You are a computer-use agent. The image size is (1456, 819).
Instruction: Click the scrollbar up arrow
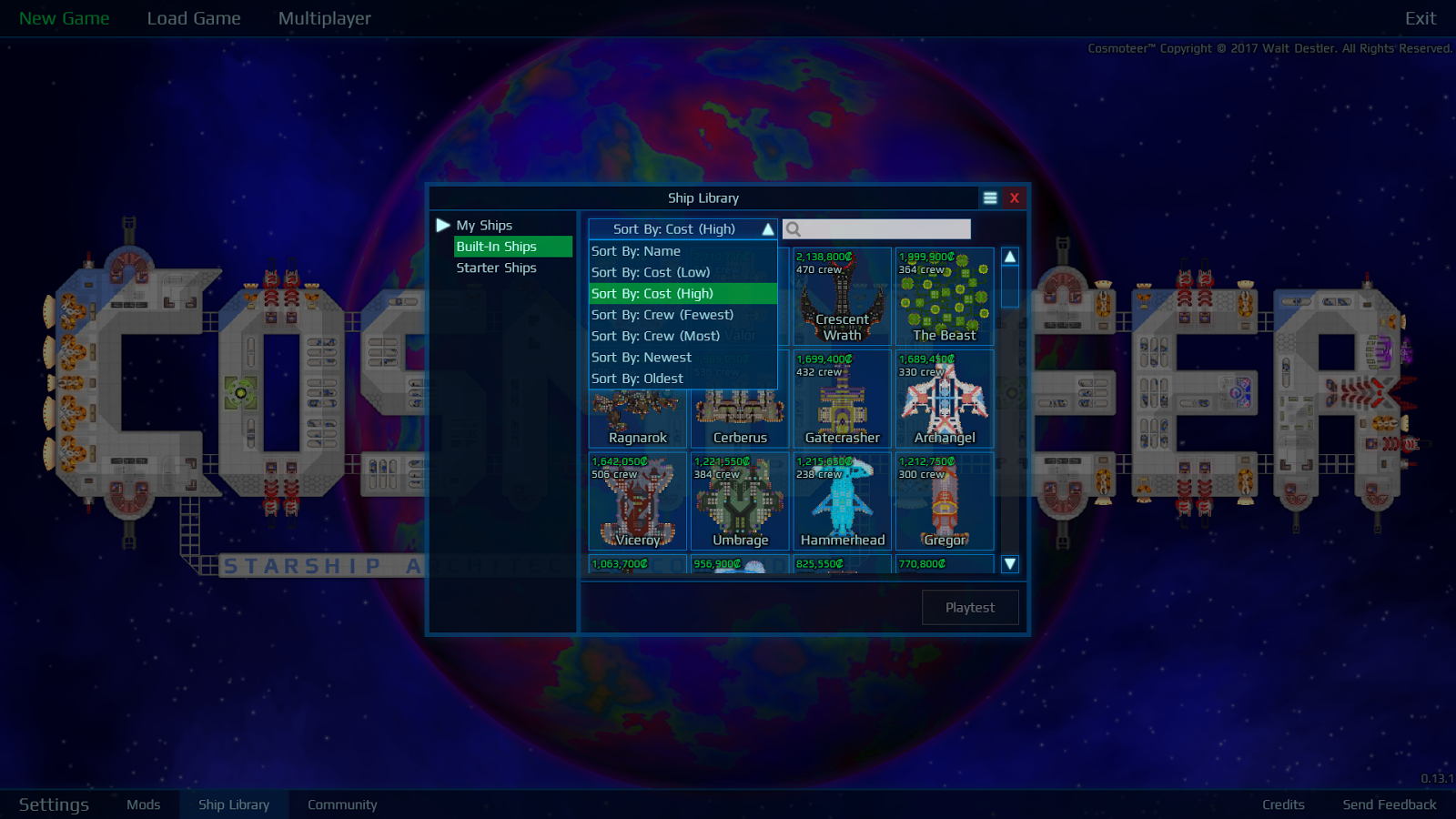(1009, 256)
